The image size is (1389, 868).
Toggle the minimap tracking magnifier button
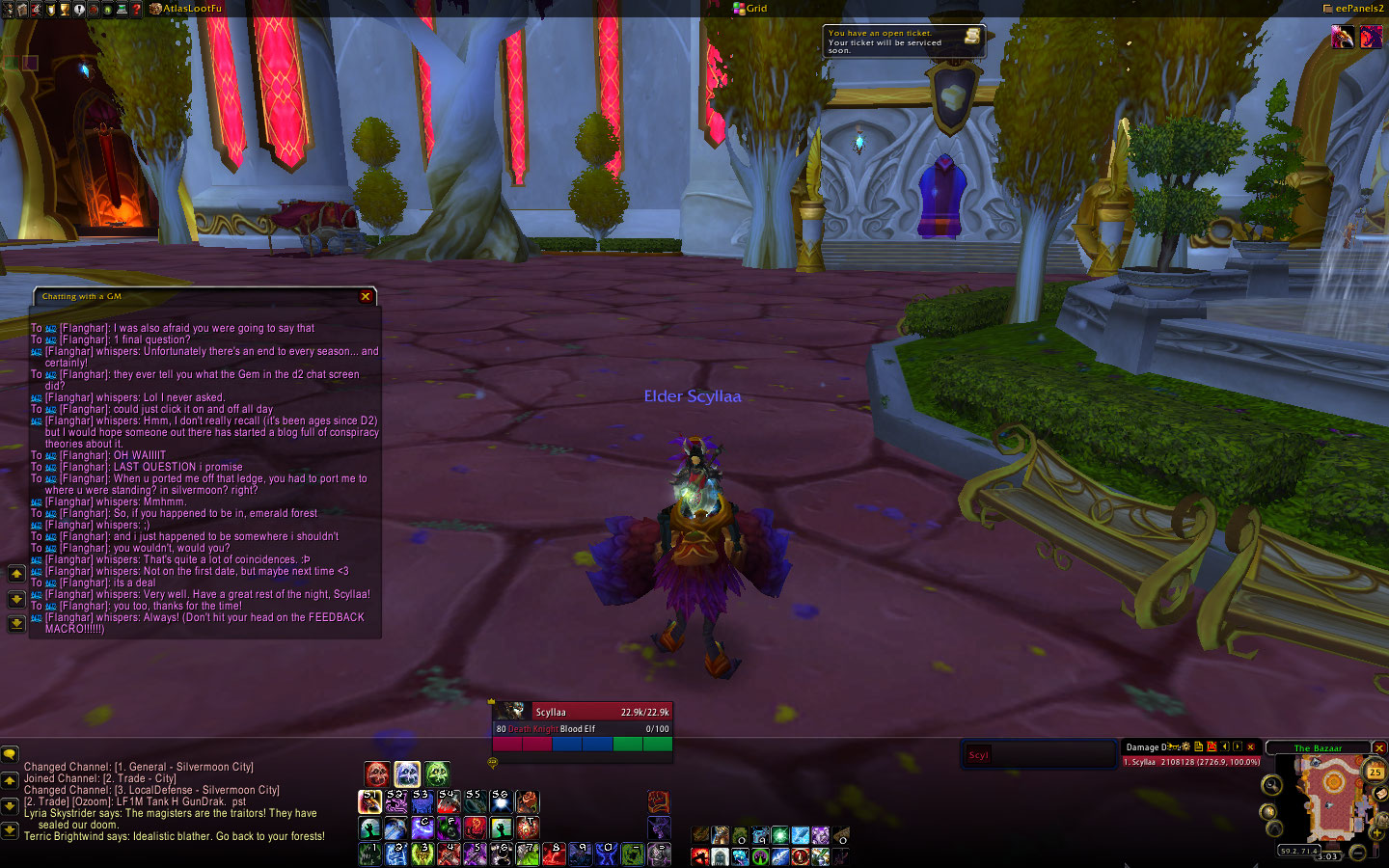tap(1271, 785)
